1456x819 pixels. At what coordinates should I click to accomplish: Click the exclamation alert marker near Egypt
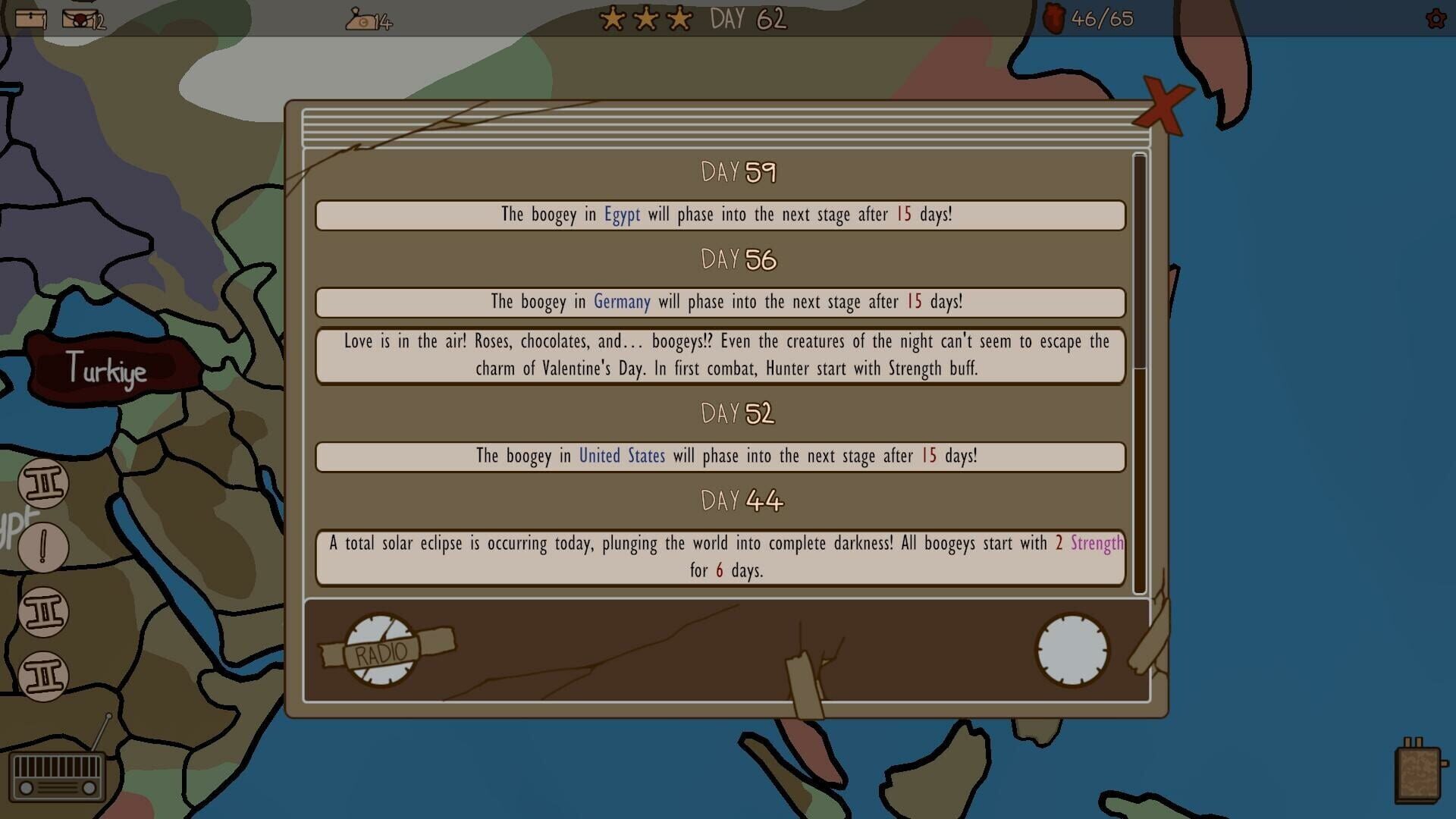coord(43,548)
